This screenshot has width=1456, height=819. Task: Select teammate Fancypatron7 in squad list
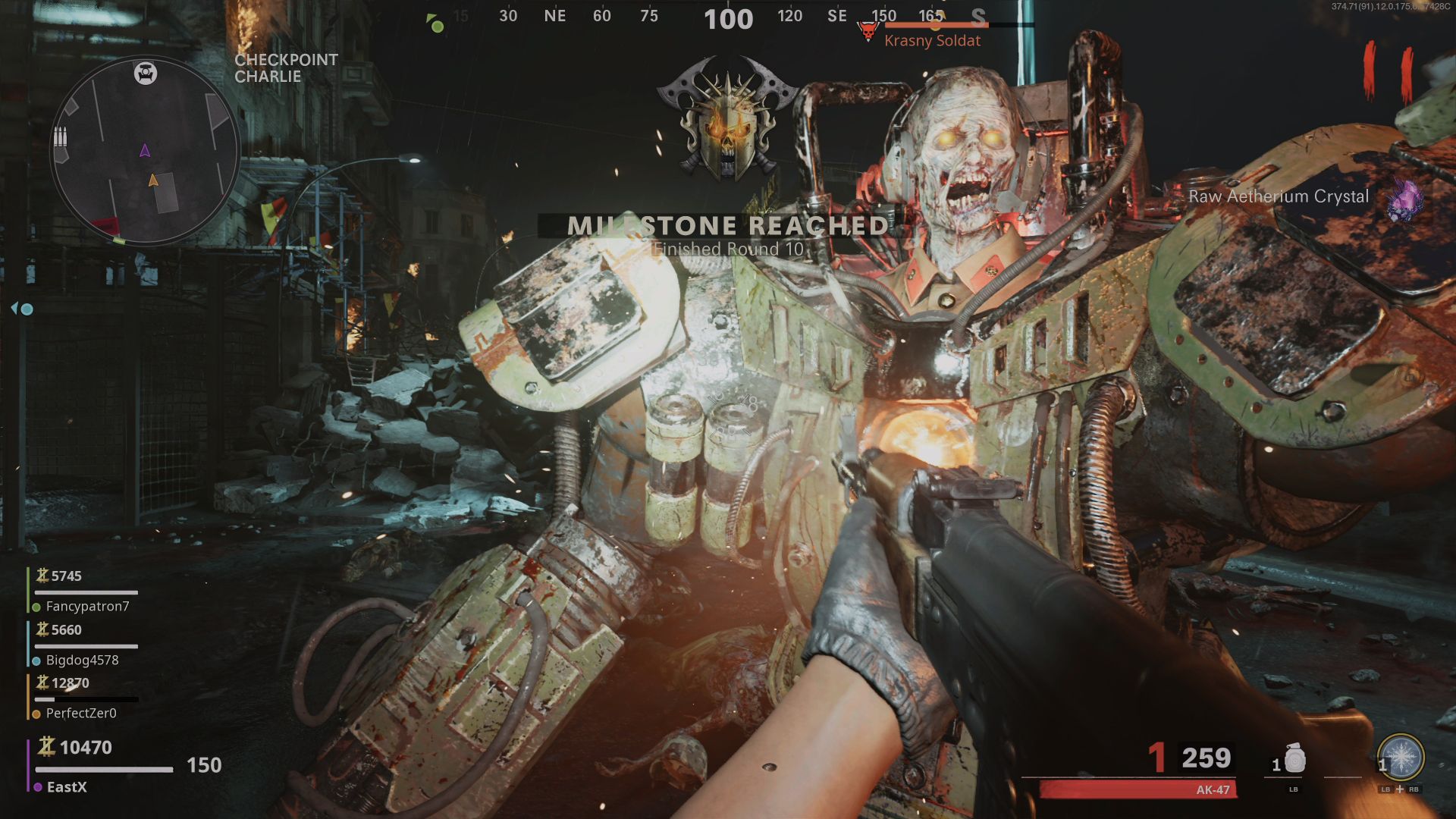(87, 606)
